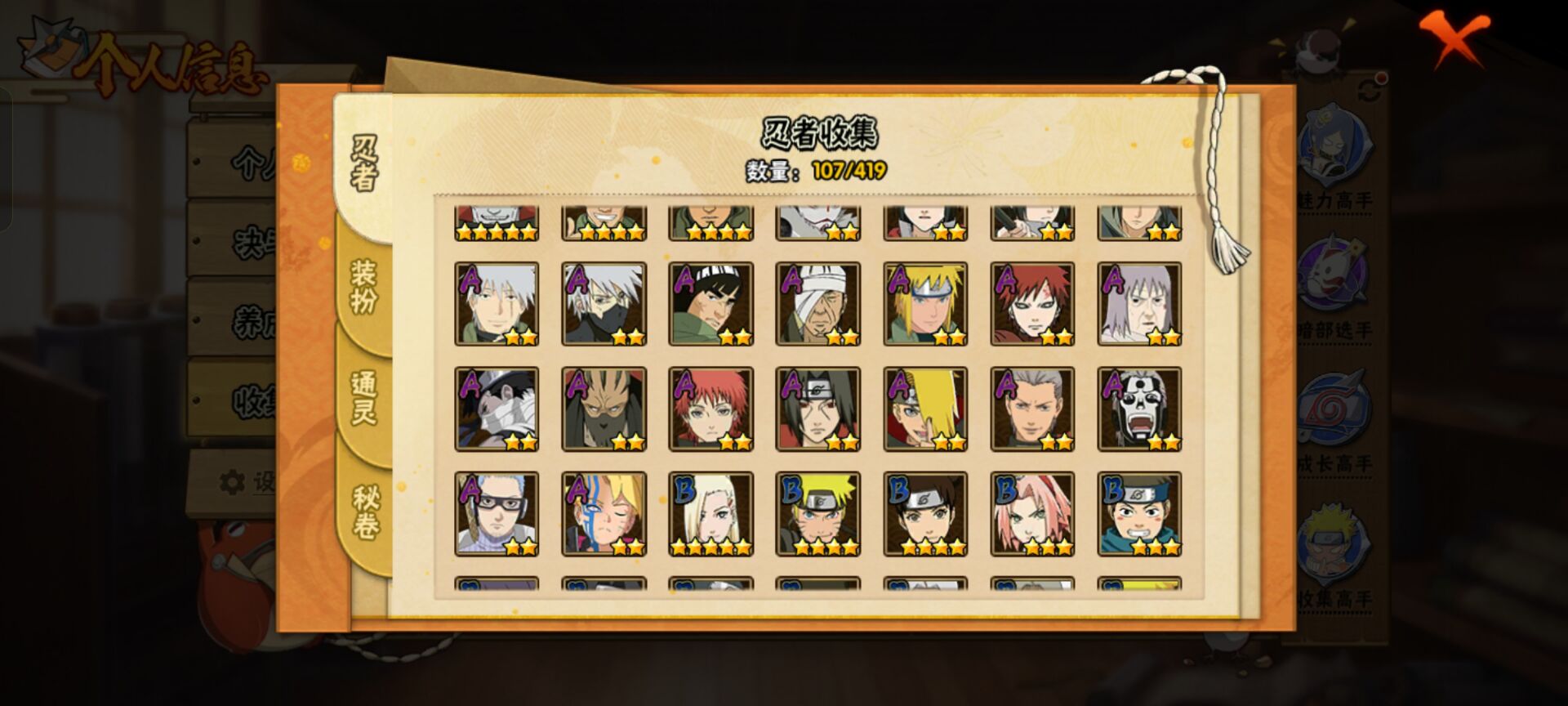Open the 设置 settings gear in sidebar

tap(232, 482)
